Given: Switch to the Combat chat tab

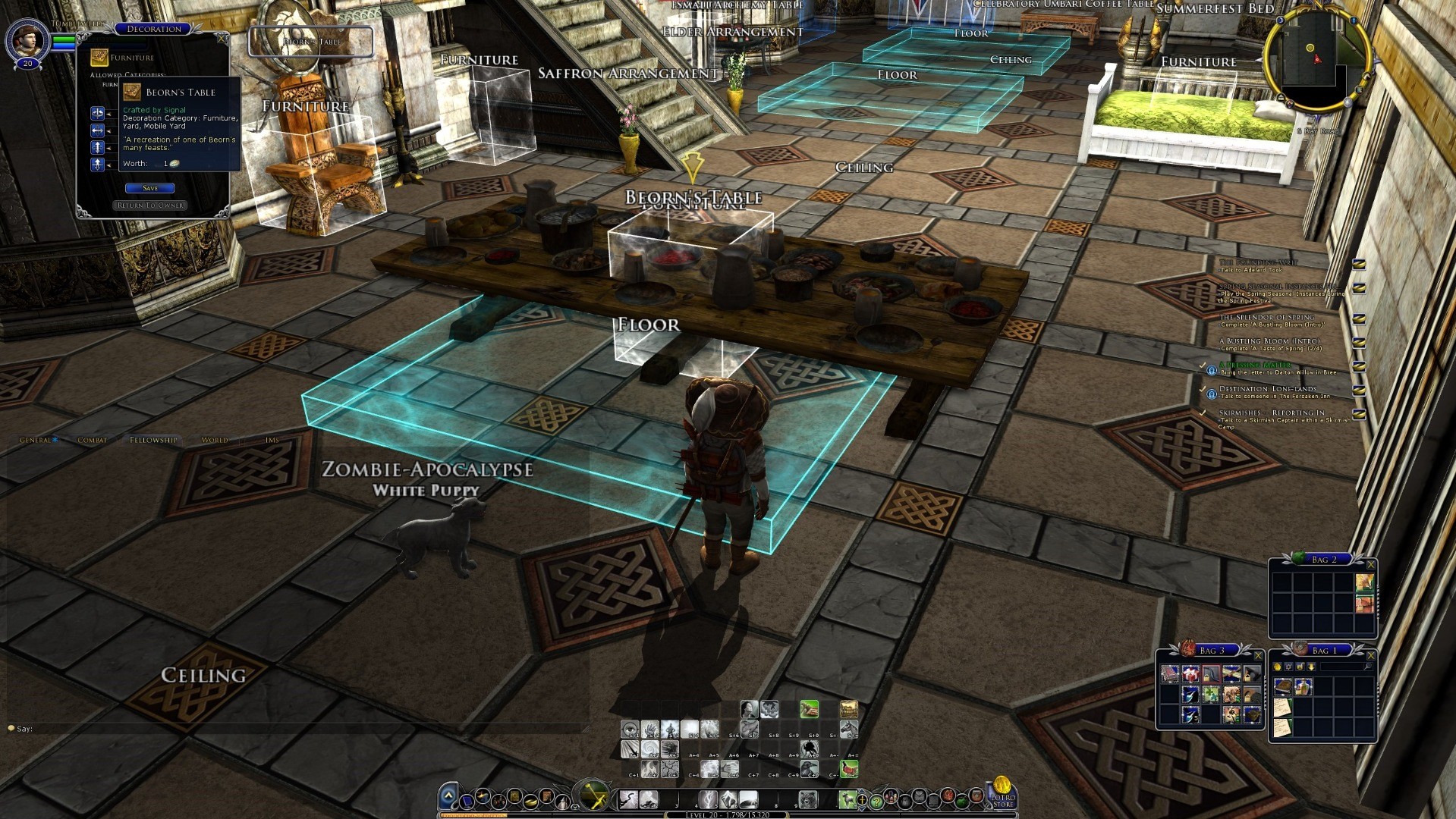Looking at the screenshot, I should pos(92,440).
